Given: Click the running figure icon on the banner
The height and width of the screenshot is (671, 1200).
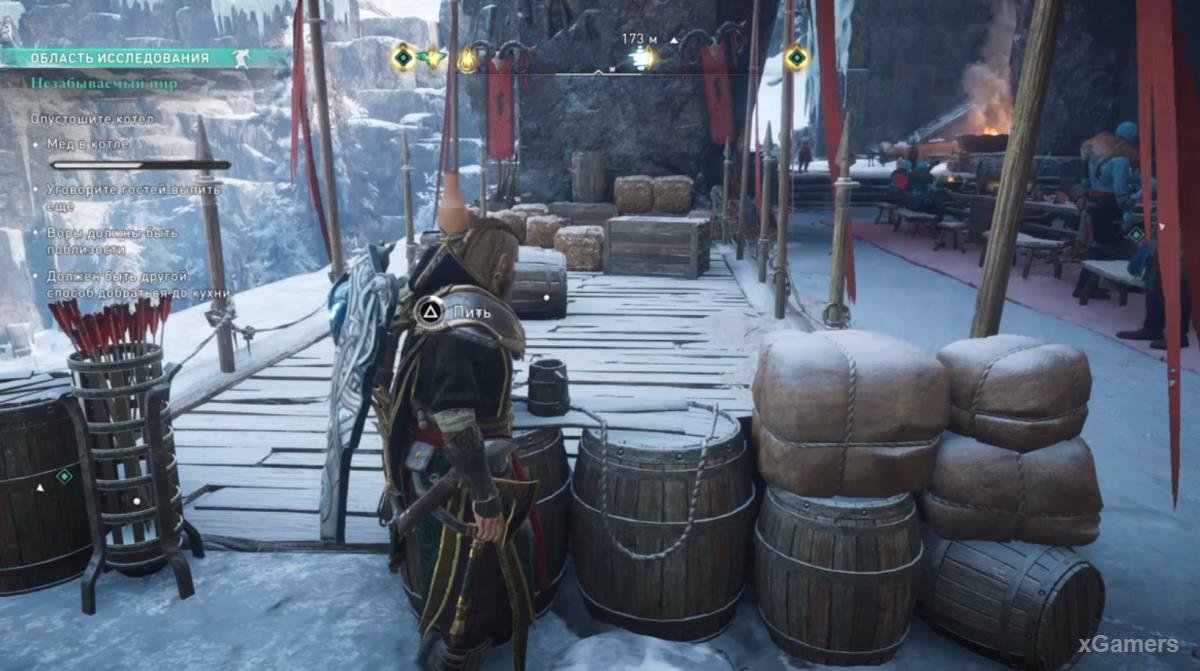Looking at the screenshot, I should click(241, 58).
